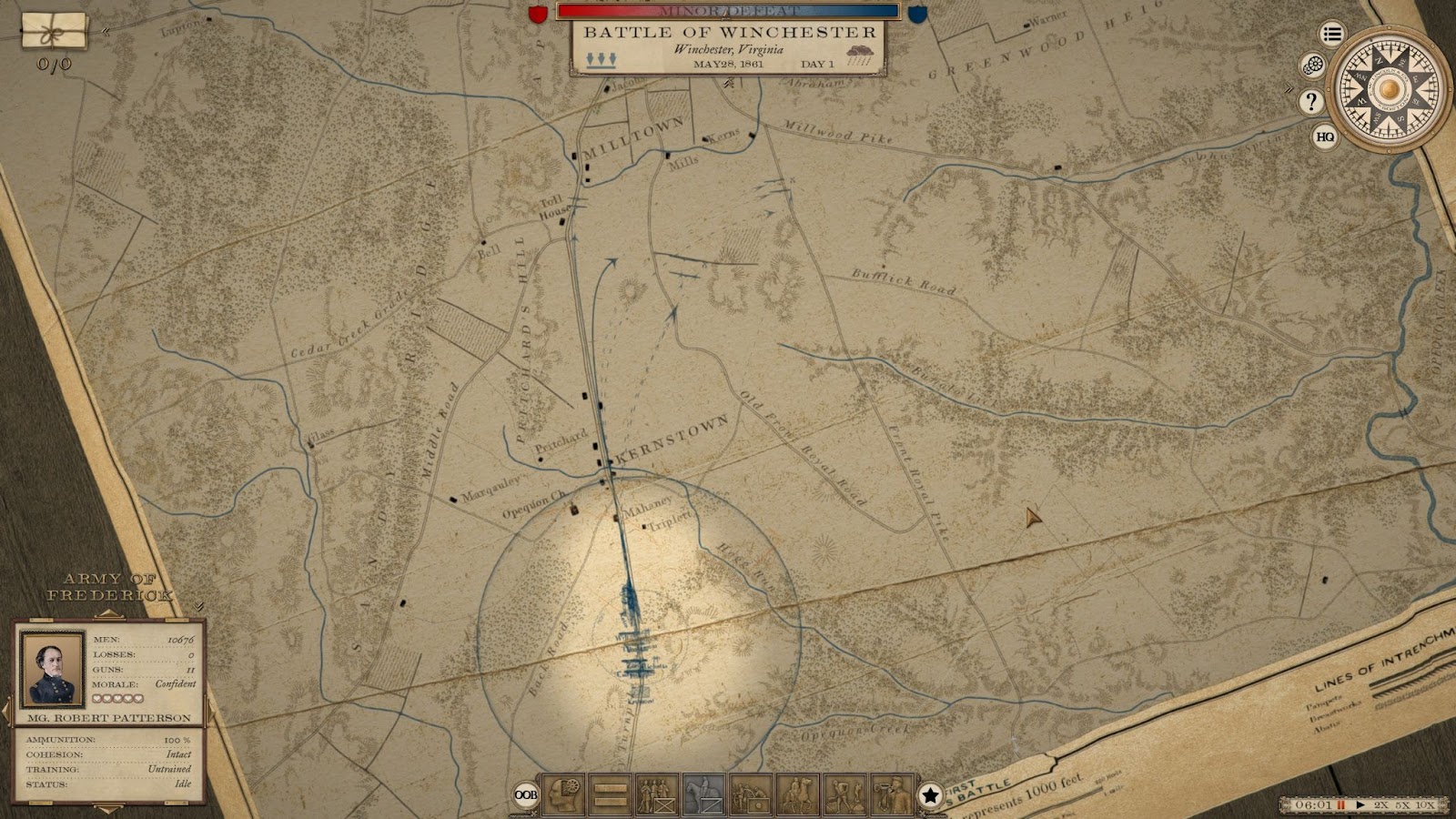
Task: Select the head with gear toolbar icon
Action: click(563, 794)
